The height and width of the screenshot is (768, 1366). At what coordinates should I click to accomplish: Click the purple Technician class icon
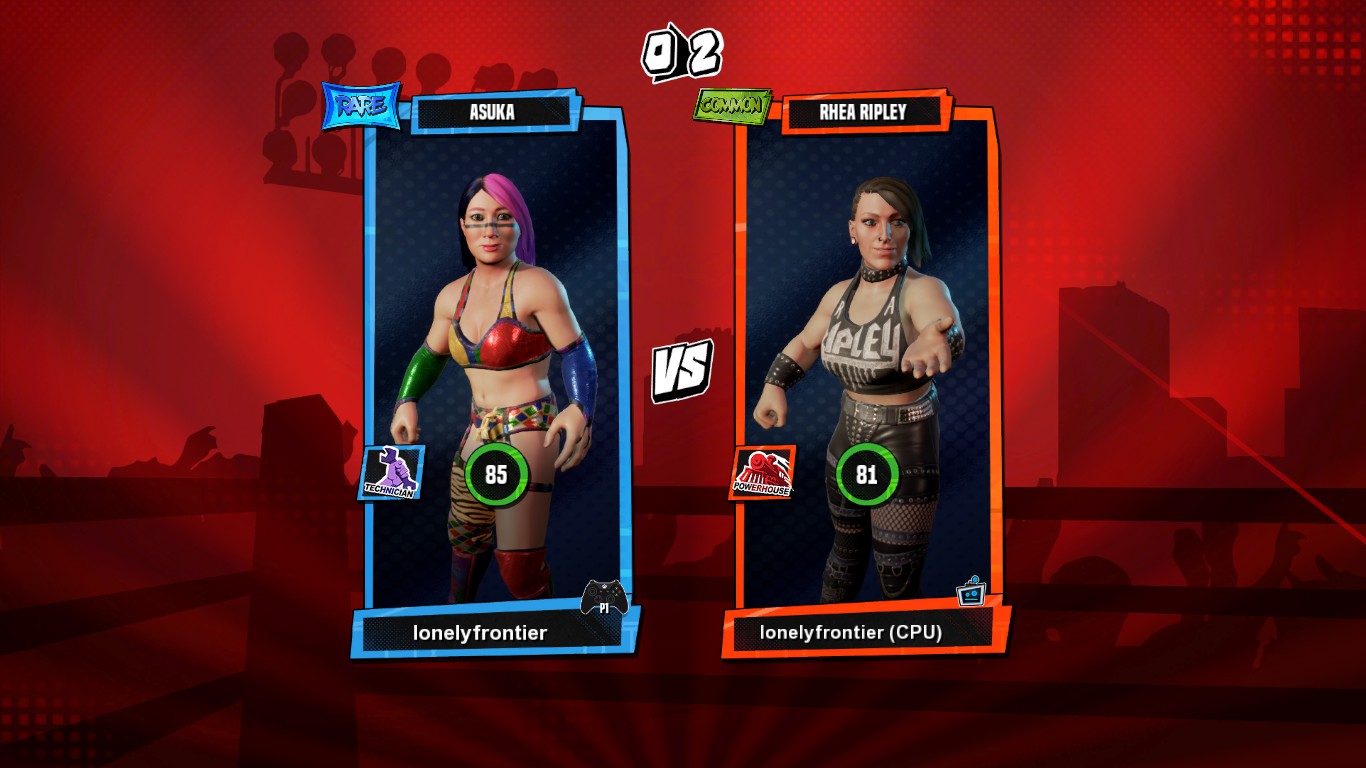pyautogui.click(x=391, y=473)
